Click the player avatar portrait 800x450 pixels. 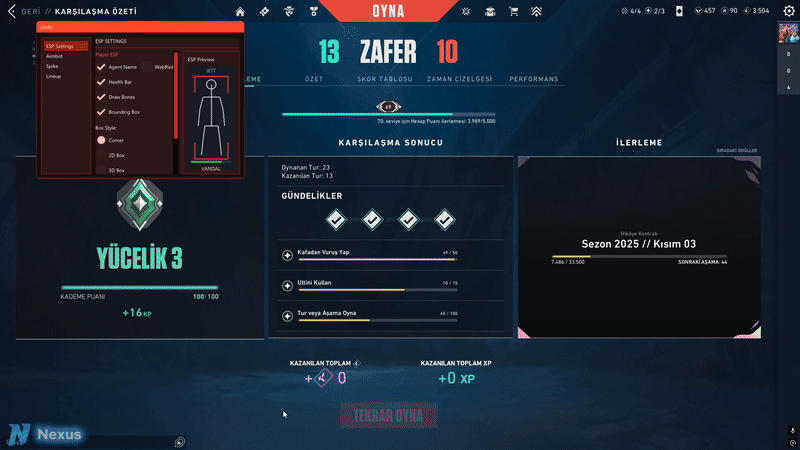coord(788,33)
